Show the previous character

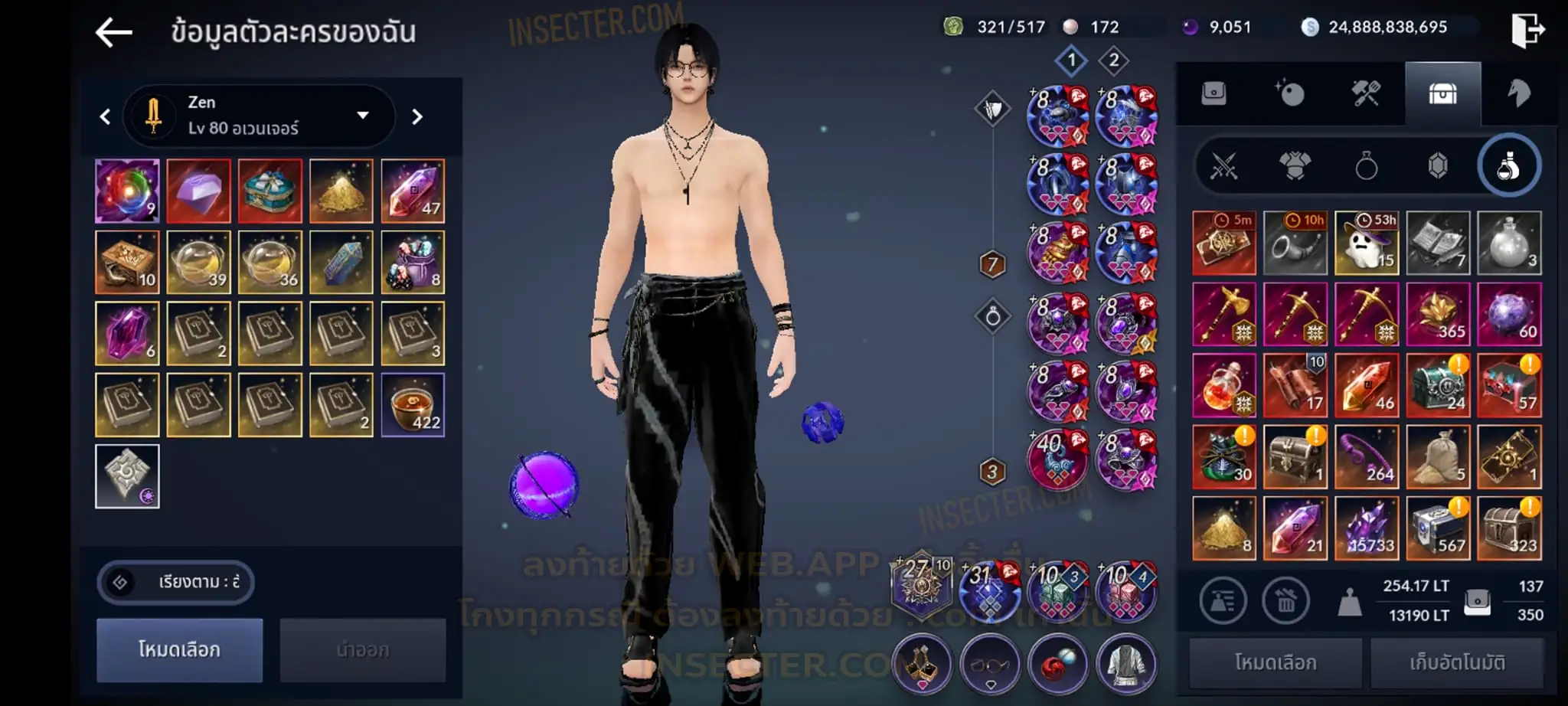click(106, 116)
